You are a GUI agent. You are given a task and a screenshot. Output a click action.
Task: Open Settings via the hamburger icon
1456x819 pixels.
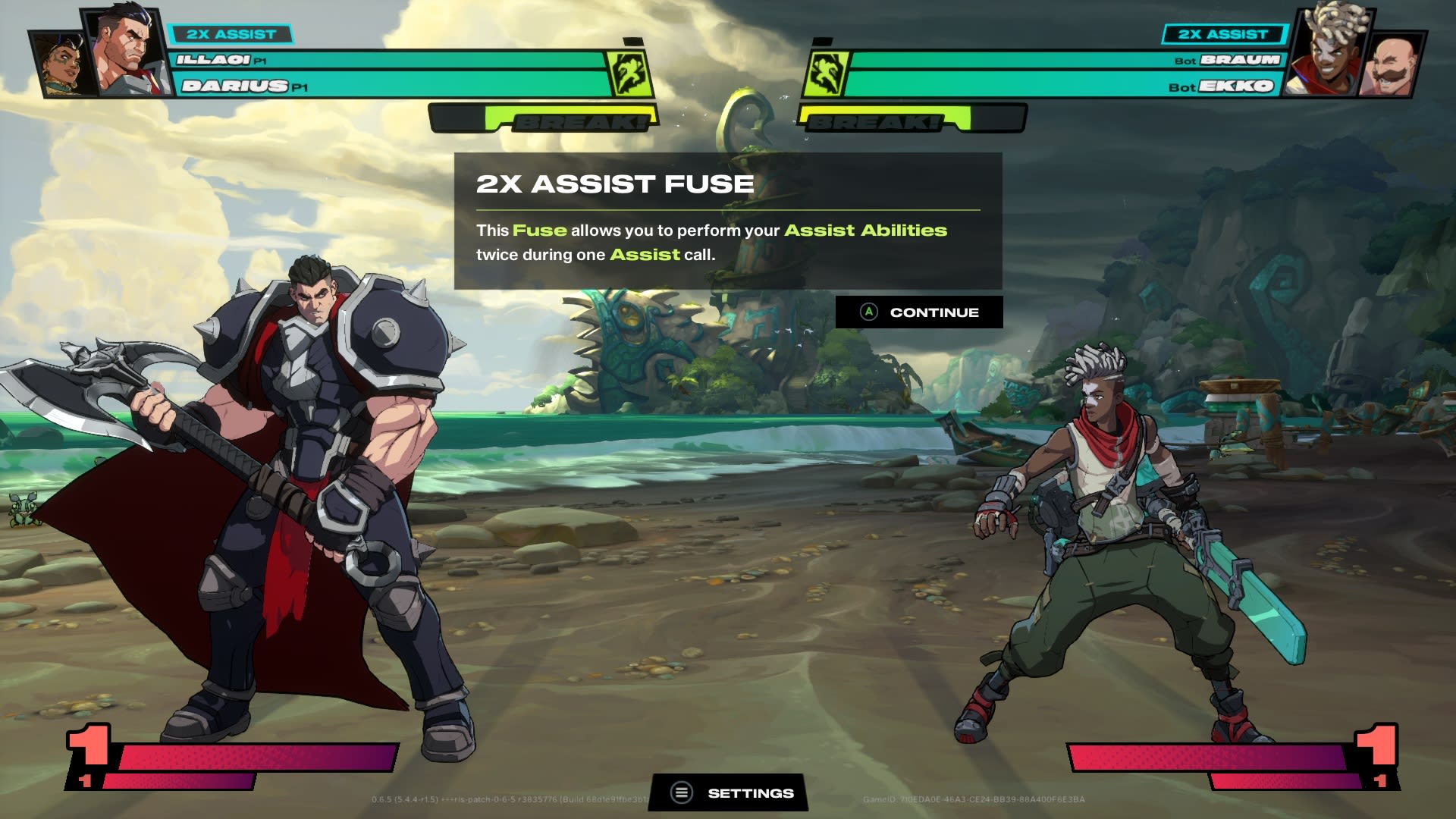pyautogui.click(x=680, y=792)
